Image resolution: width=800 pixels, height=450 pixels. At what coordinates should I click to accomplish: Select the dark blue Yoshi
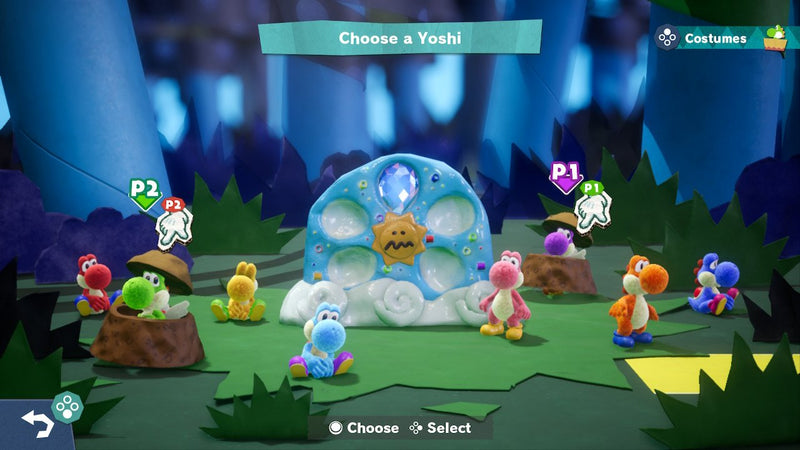click(x=712, y=285)
